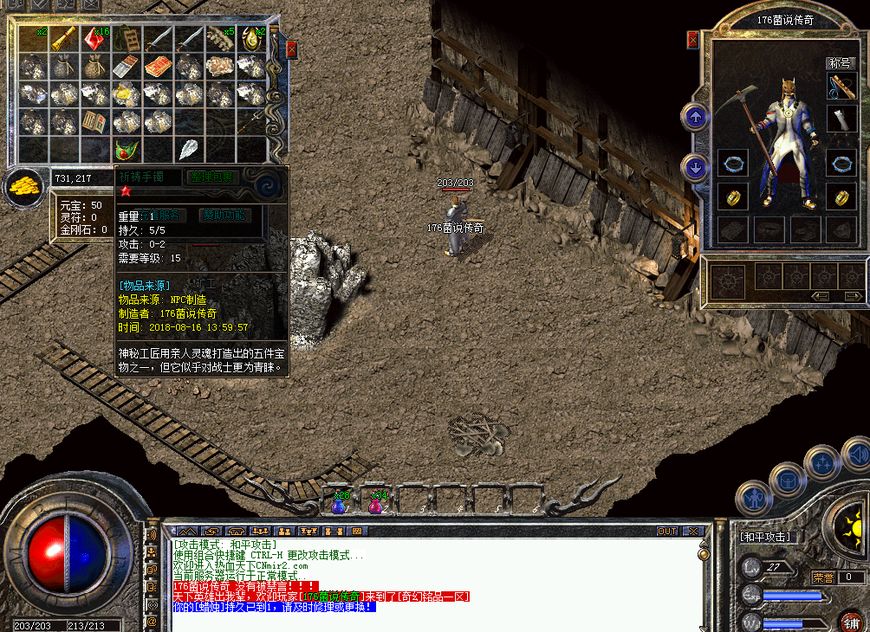Viewport: 870px width, 632px height.
Task: Click the up arrow beside character panel
Action: coord(695,117)
